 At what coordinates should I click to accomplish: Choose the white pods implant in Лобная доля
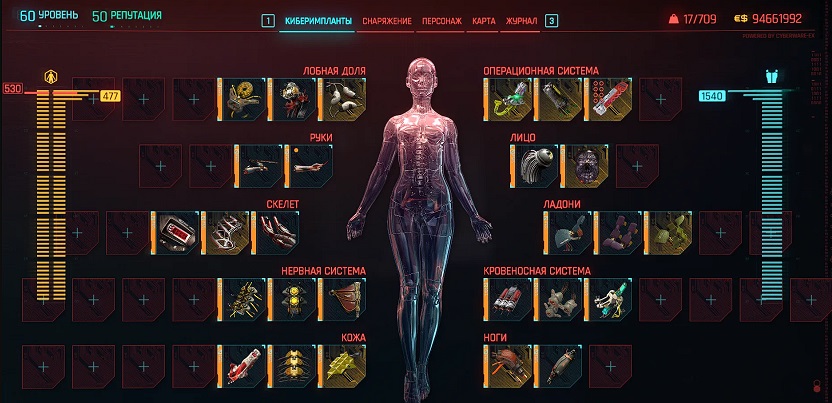tap(342, 98)
